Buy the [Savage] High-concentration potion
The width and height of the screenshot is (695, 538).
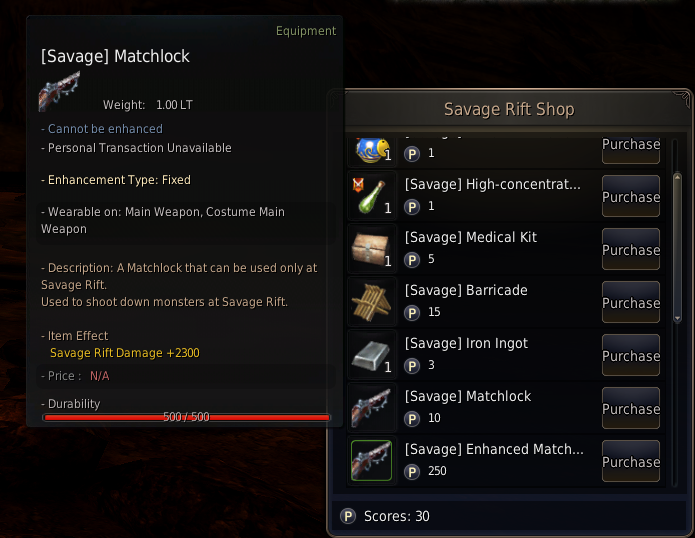click(x=630, y=196)
